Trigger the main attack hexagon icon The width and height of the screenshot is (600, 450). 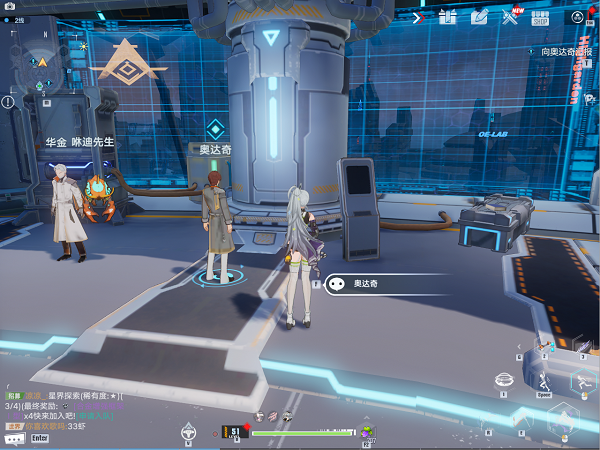pos(563,420)
